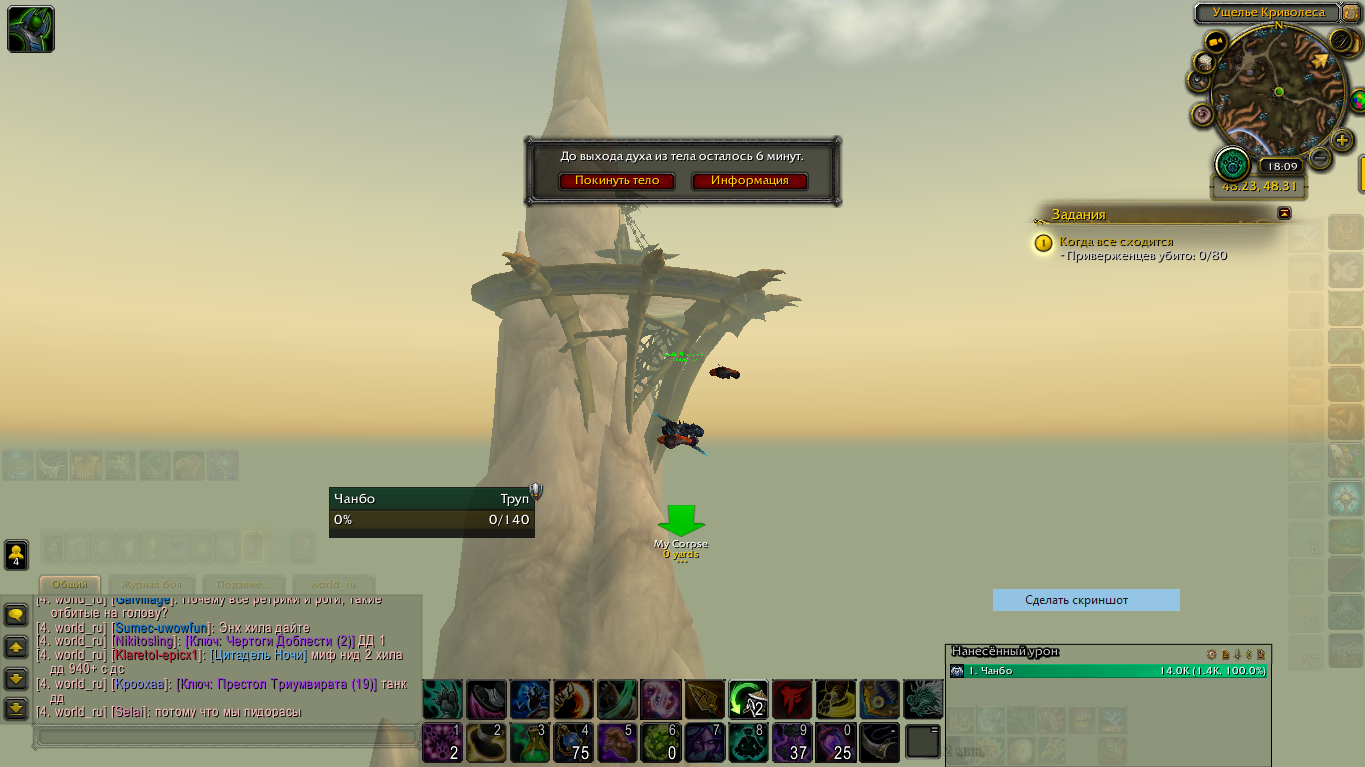Switch to the 'world_ru' chat tab
This screenshot has width=1365, height=767.
pos(333,584)
